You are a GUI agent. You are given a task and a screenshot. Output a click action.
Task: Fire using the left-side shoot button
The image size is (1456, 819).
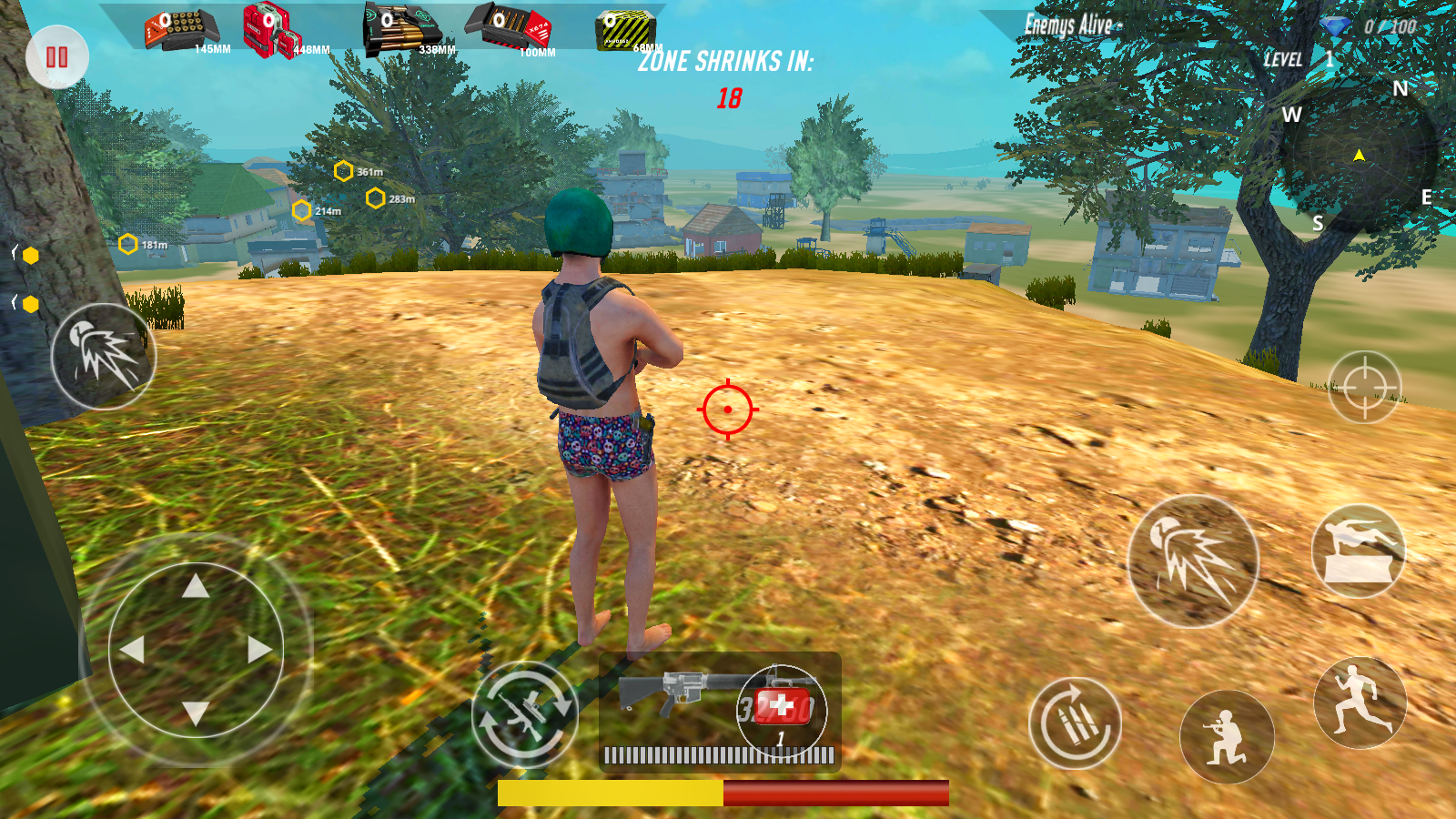(103, 357)
